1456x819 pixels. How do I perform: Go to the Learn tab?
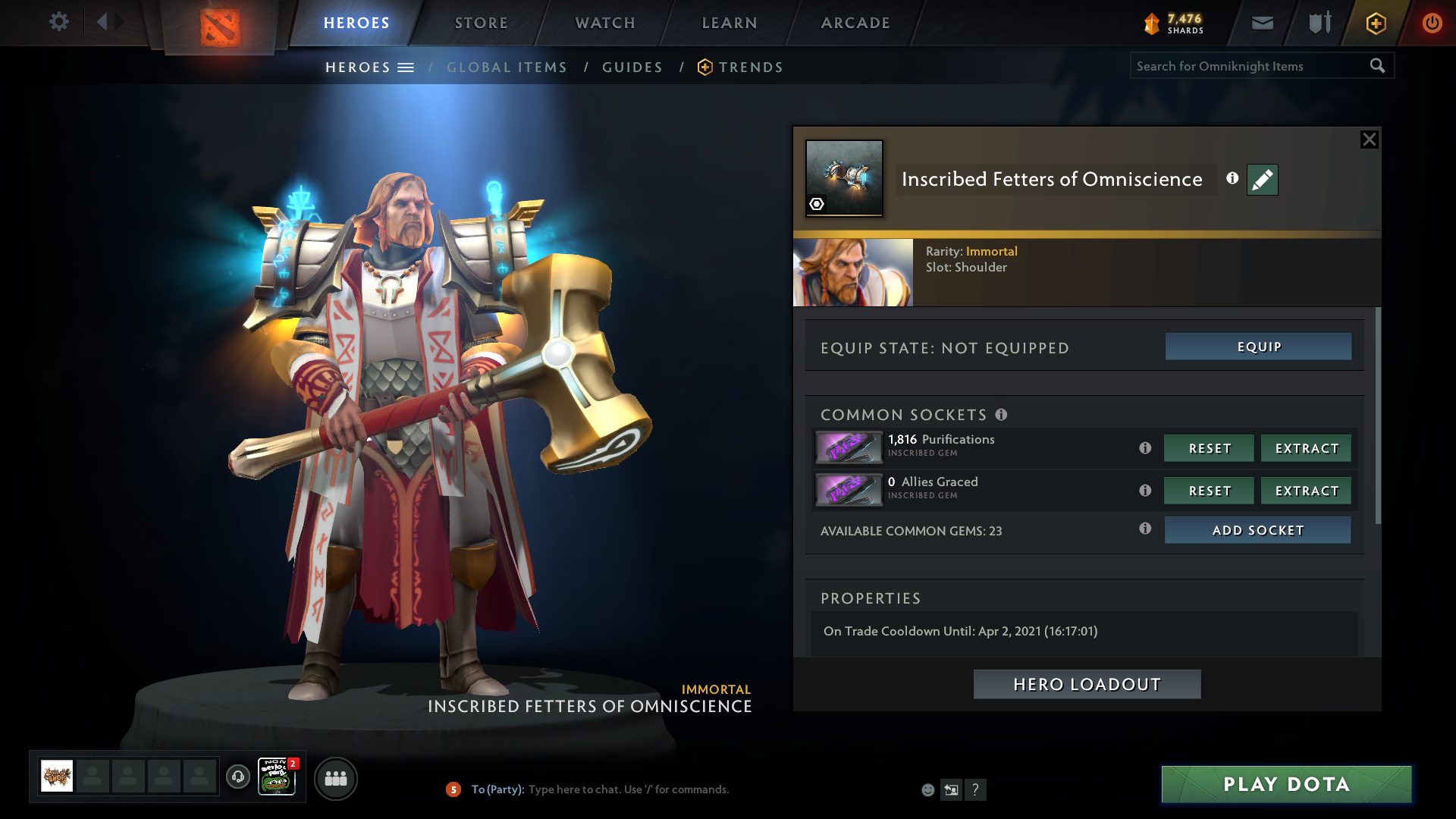[730, 23]
